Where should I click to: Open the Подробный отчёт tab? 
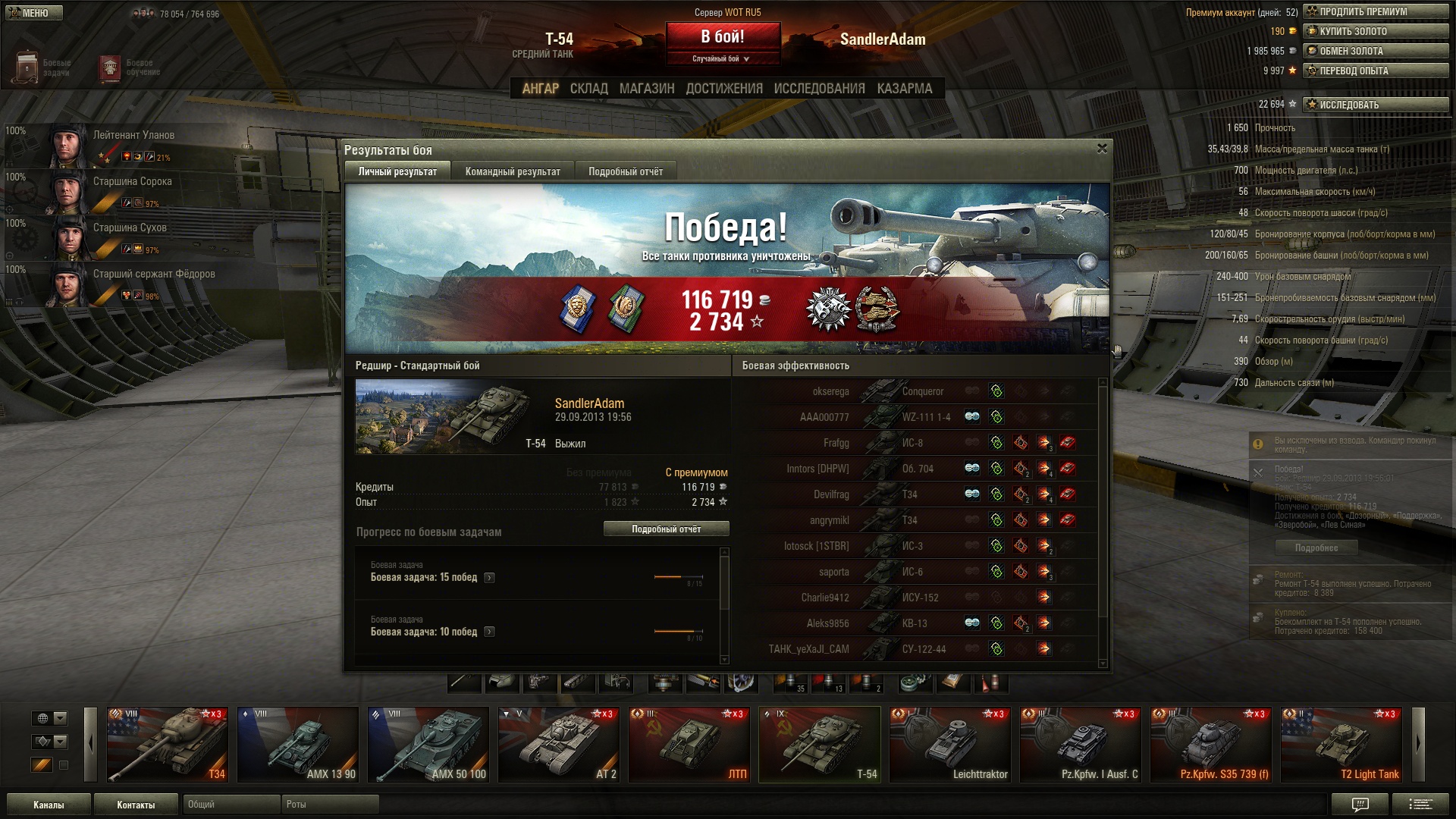click(626, 171)
